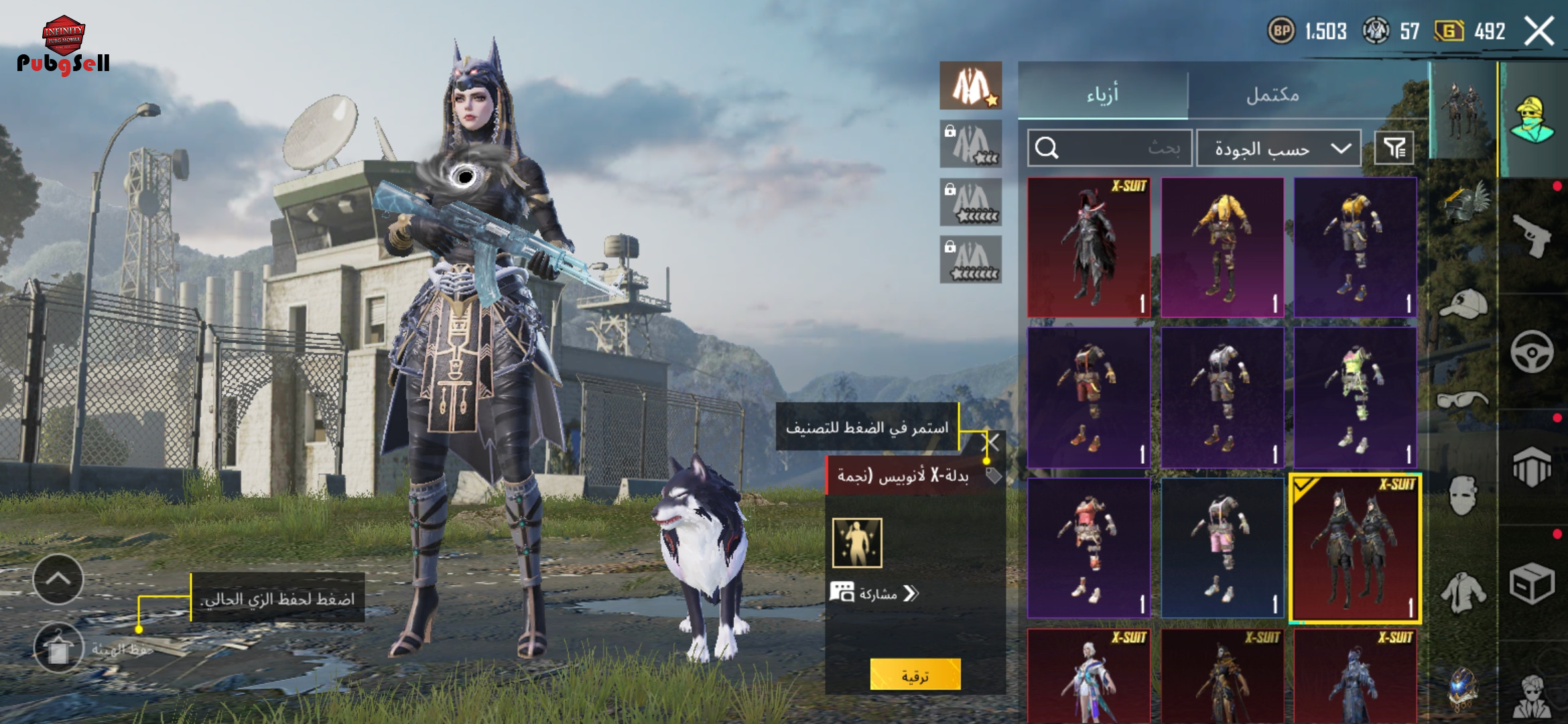Open the glasses accessory category
This screenshot has width=1568, height=724.
(1463, 400)
